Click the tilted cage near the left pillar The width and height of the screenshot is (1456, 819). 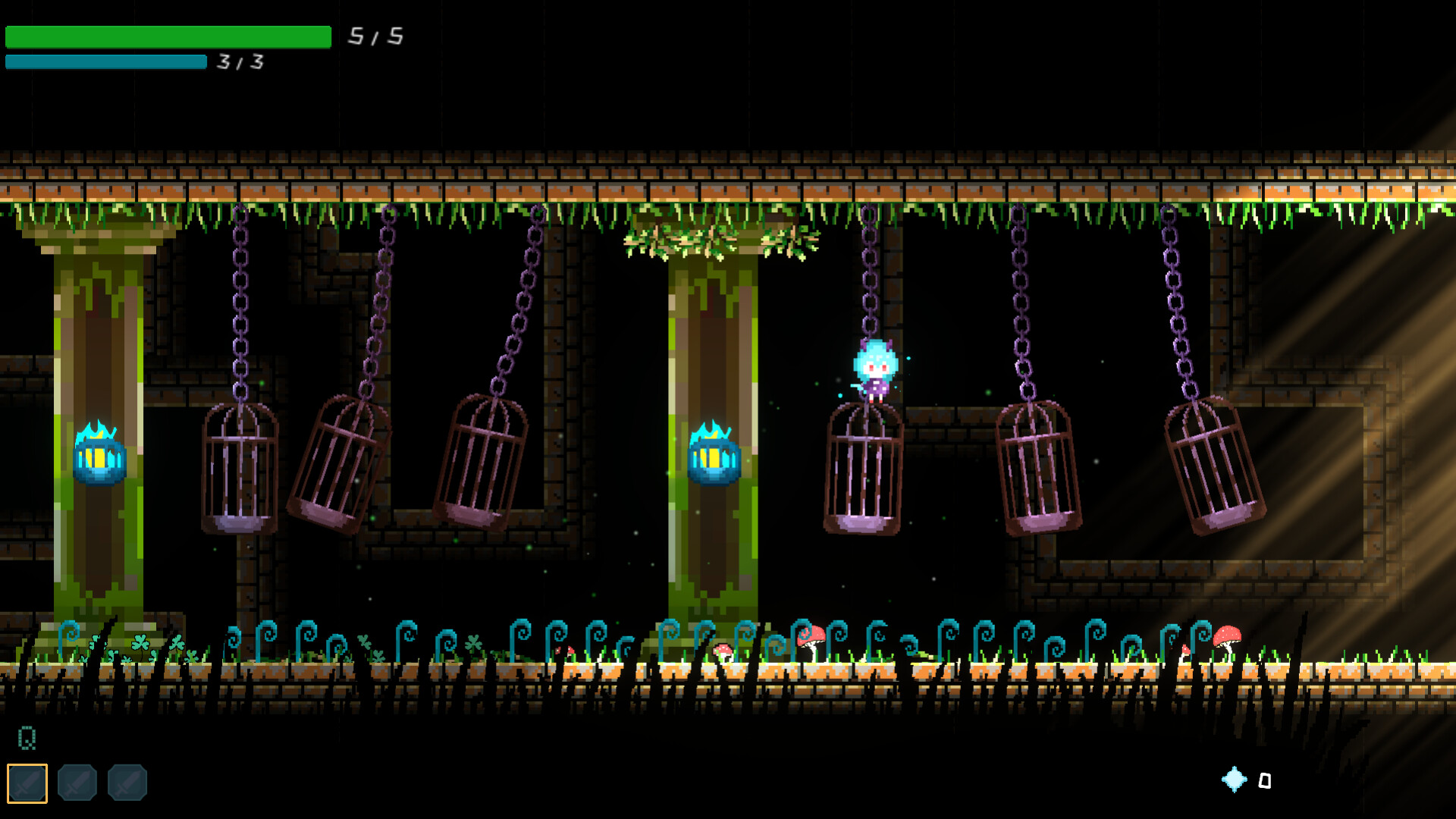coord(337,459)
